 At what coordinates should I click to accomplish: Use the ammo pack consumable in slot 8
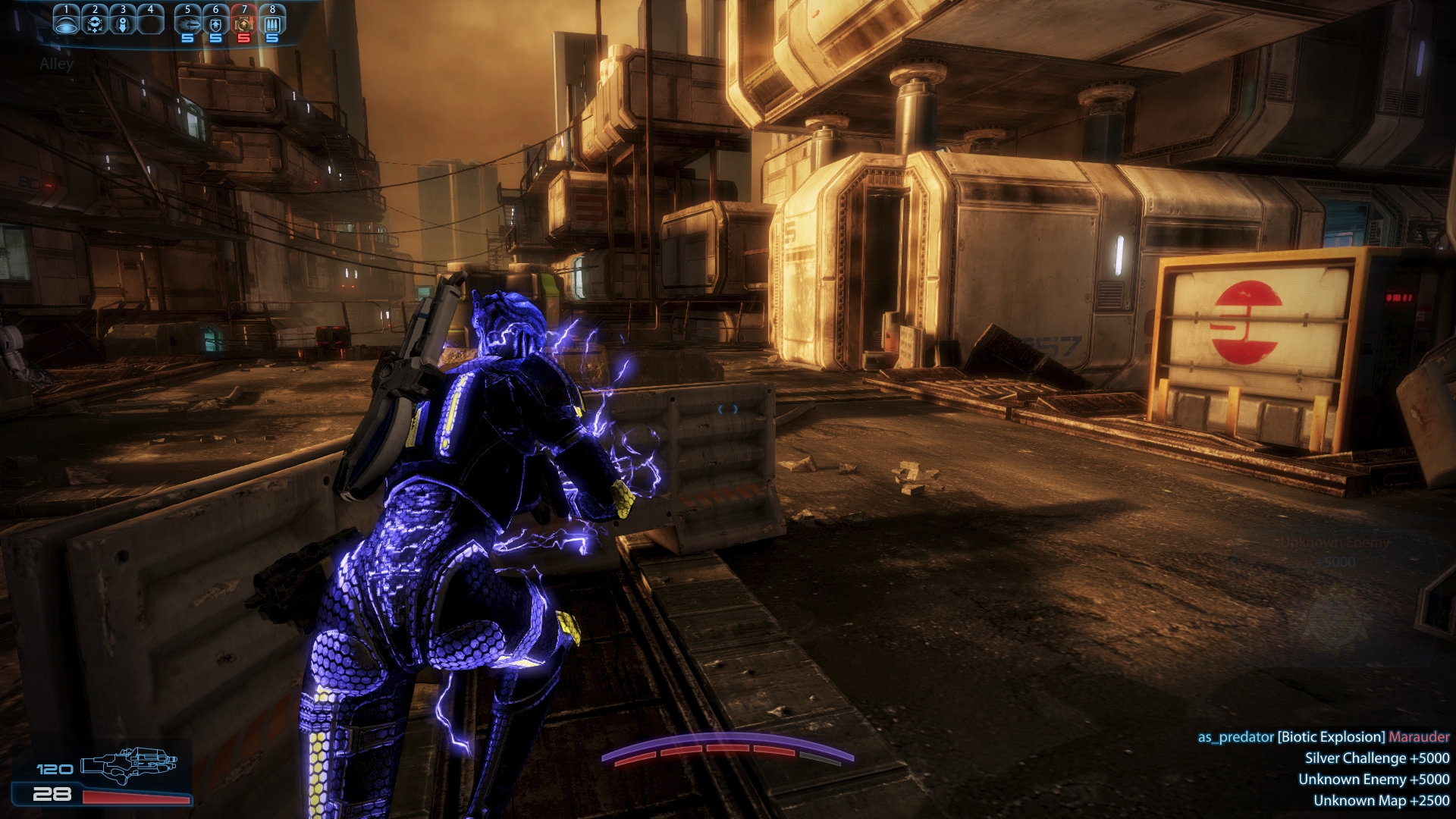coord(272,24)
